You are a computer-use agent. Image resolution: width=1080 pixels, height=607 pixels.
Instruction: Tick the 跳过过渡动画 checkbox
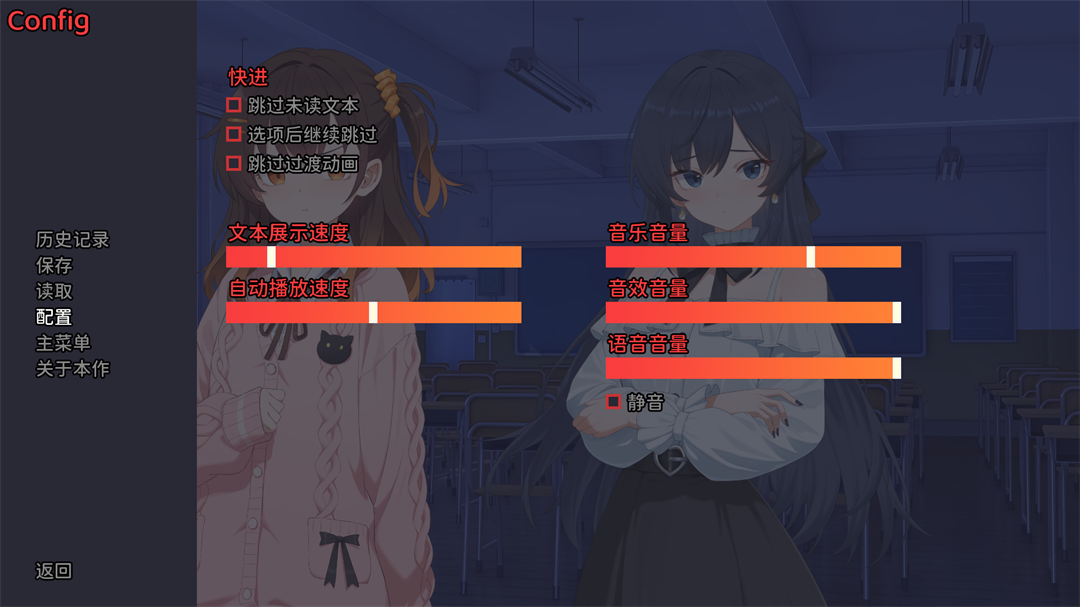(x=234, y=163)
